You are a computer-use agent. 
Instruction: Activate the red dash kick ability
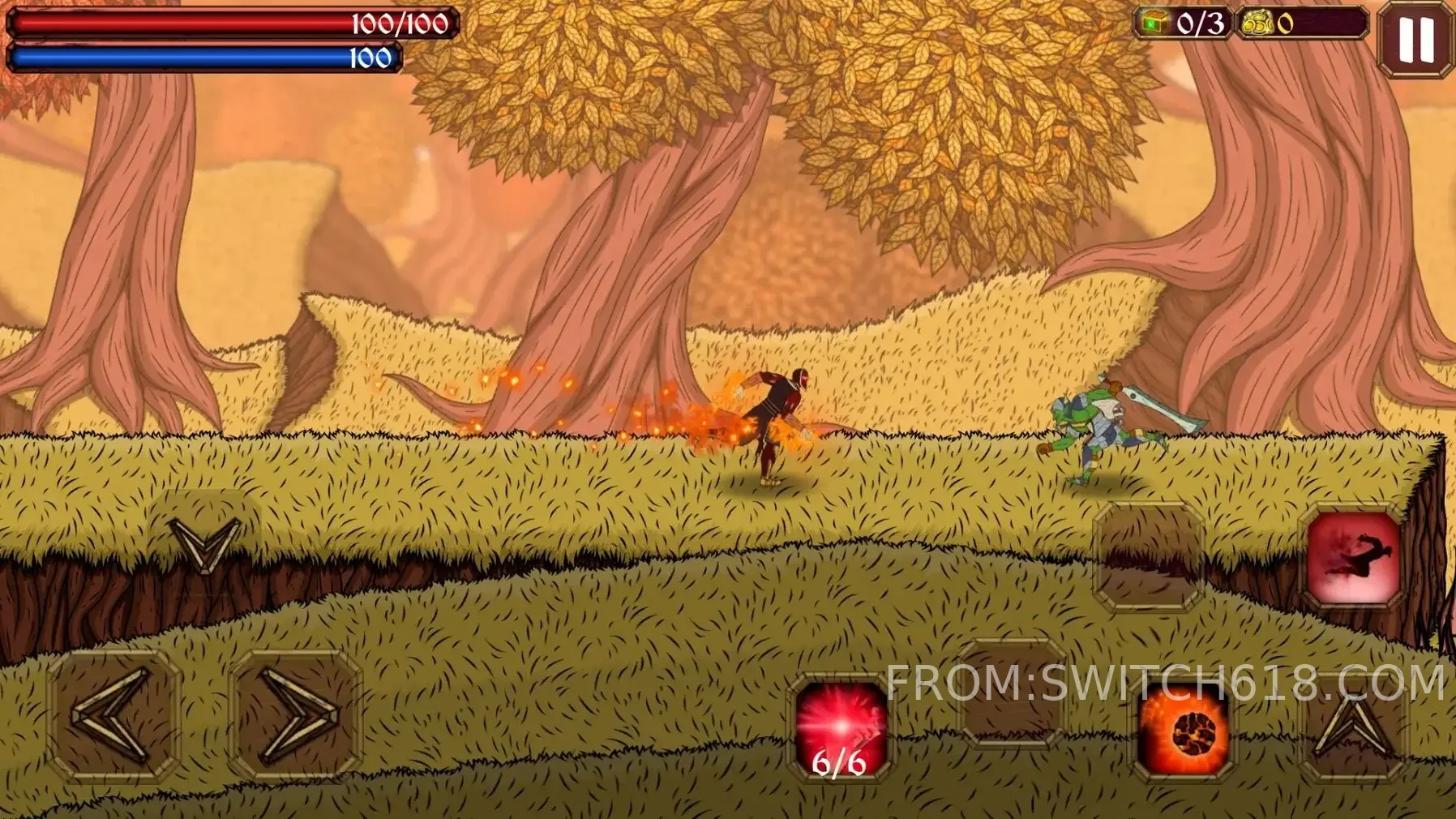(1353, 558)
